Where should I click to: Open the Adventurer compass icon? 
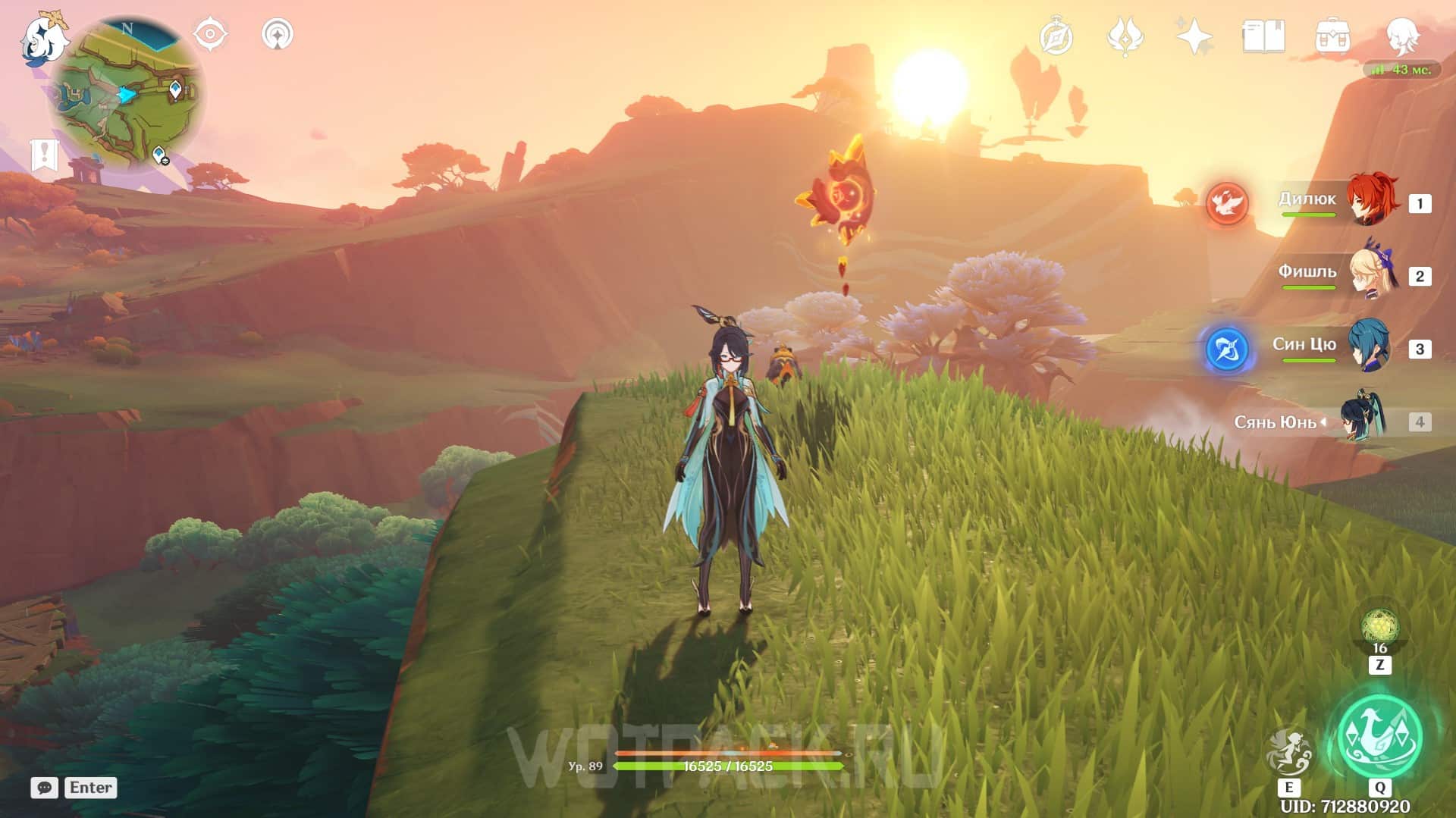click(1056, 37)
